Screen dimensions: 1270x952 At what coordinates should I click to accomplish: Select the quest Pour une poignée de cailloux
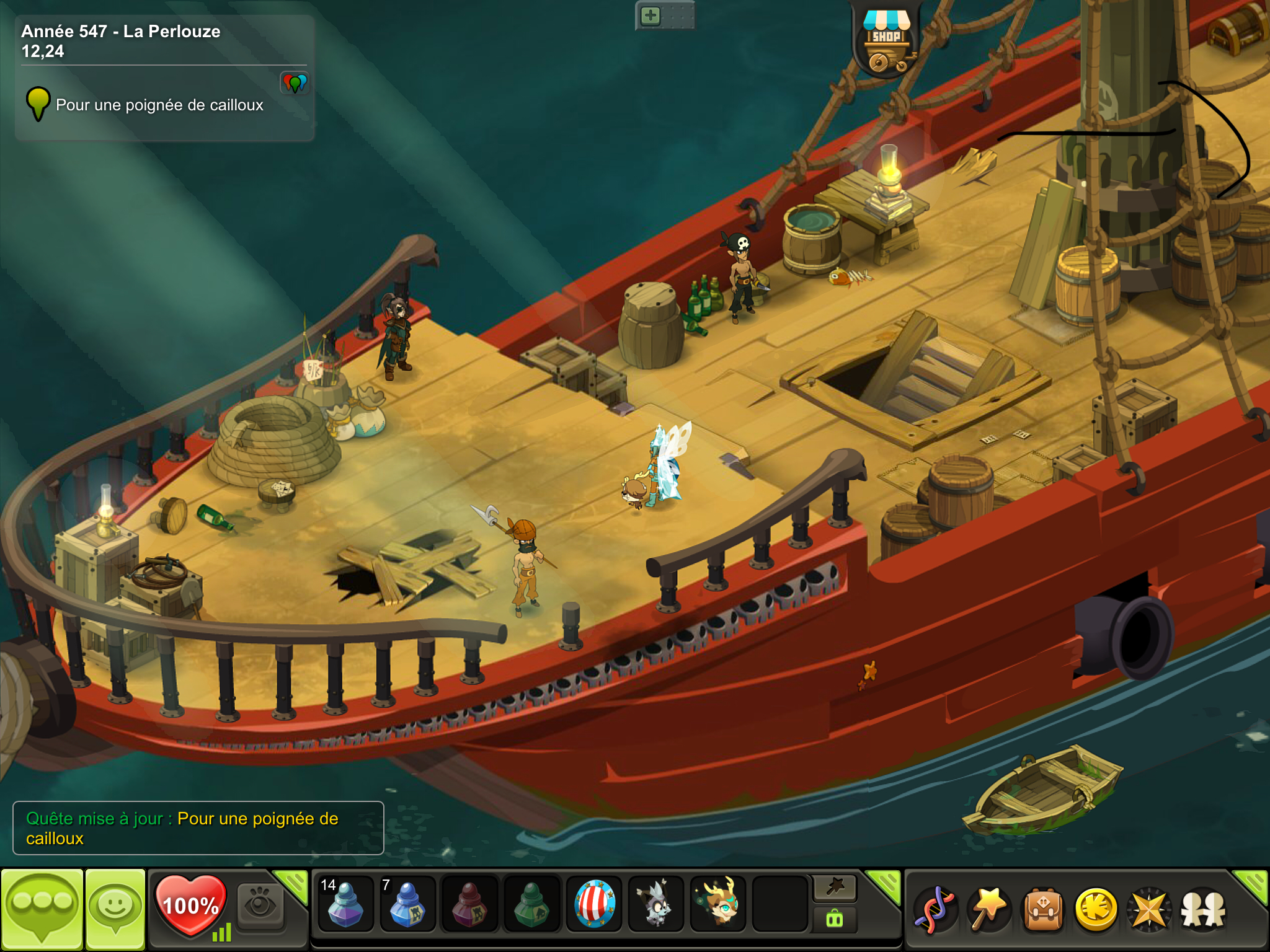(159, 105)
